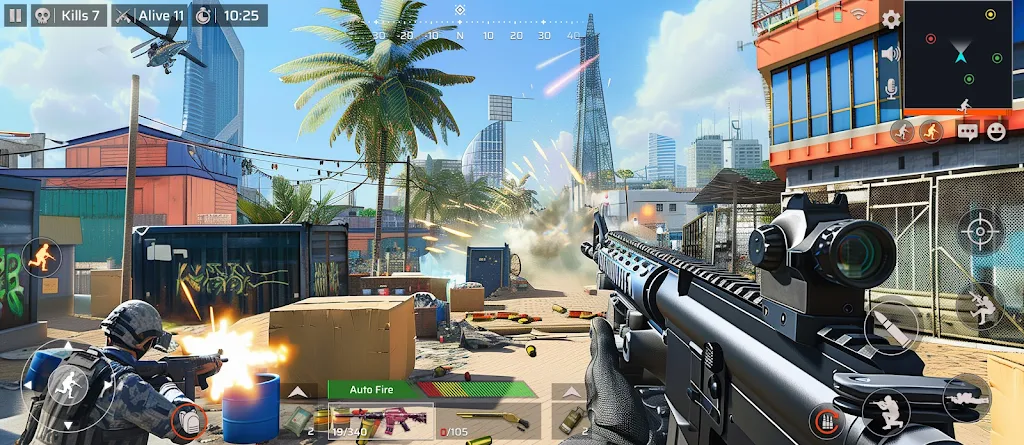The image size is (1024, 445).
Task: Tap the crouch button with kneeling soldier
Action: [886, 408]
